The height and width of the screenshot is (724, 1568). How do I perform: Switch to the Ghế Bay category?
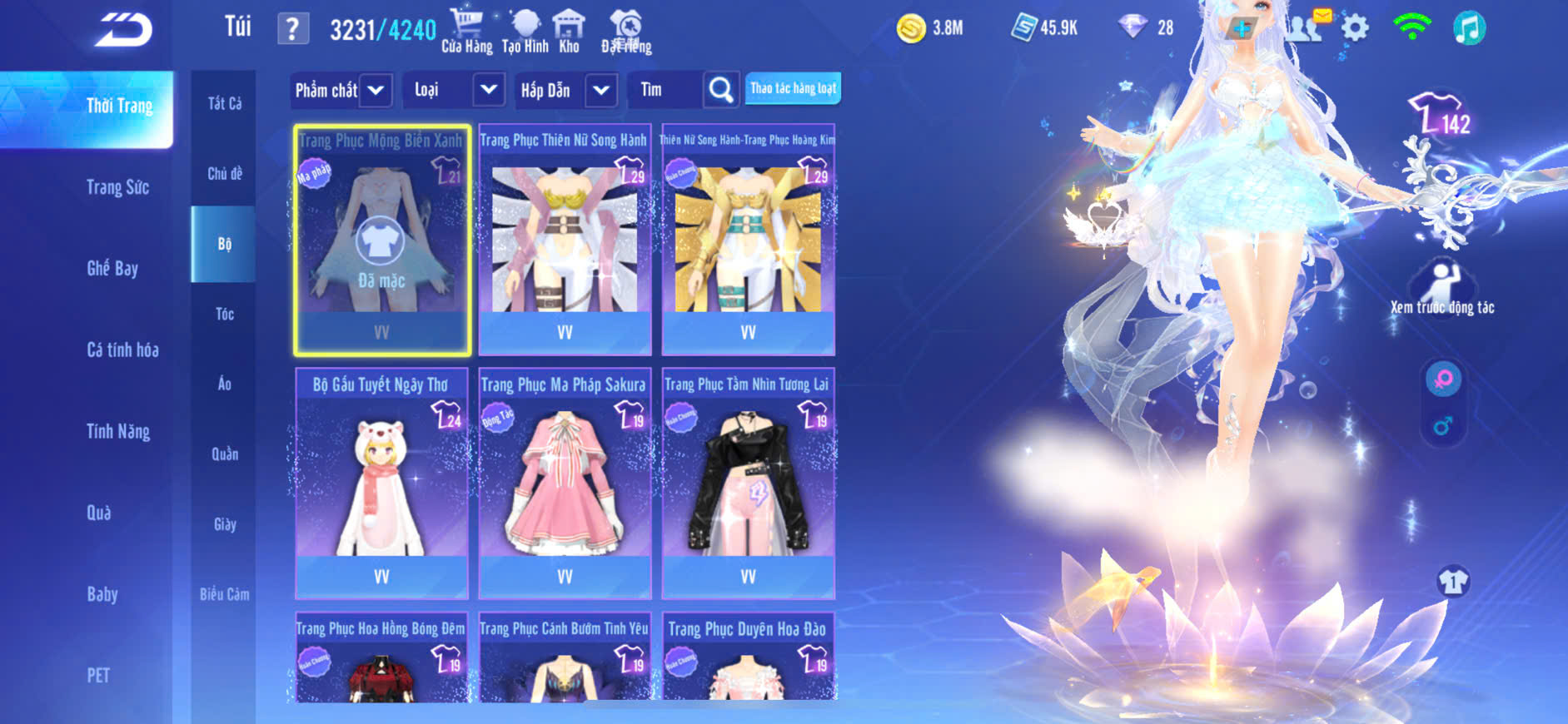coord(112,268)
